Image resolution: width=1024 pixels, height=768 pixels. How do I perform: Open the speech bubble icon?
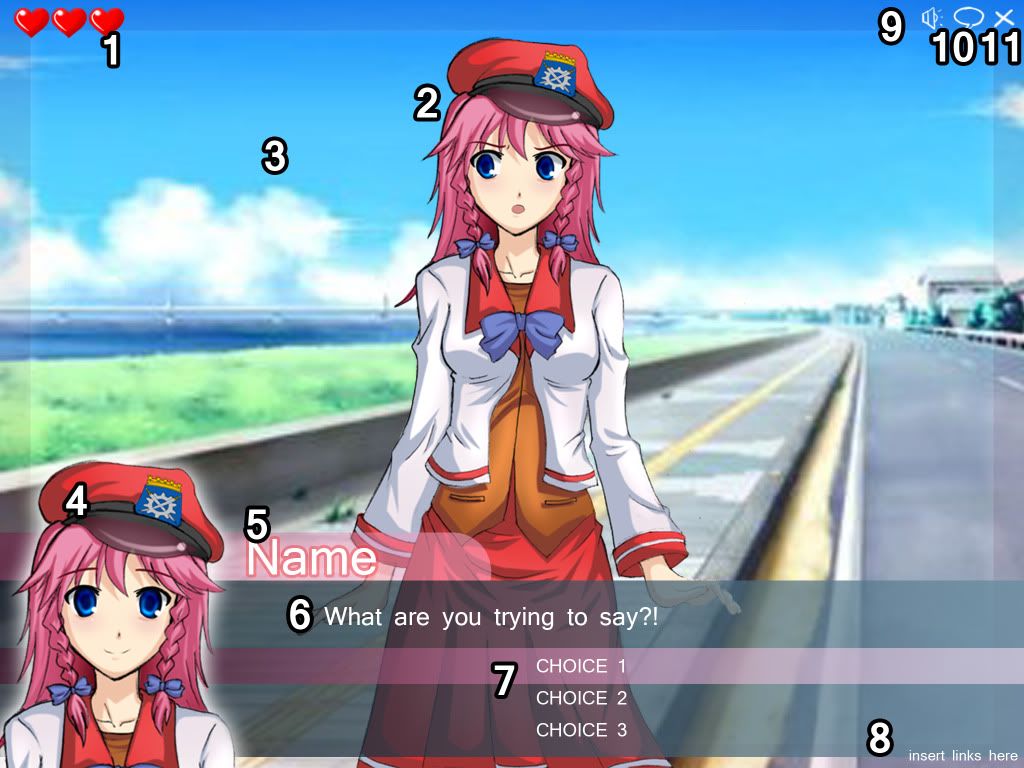pyautogui.click(x=968, y=17)
